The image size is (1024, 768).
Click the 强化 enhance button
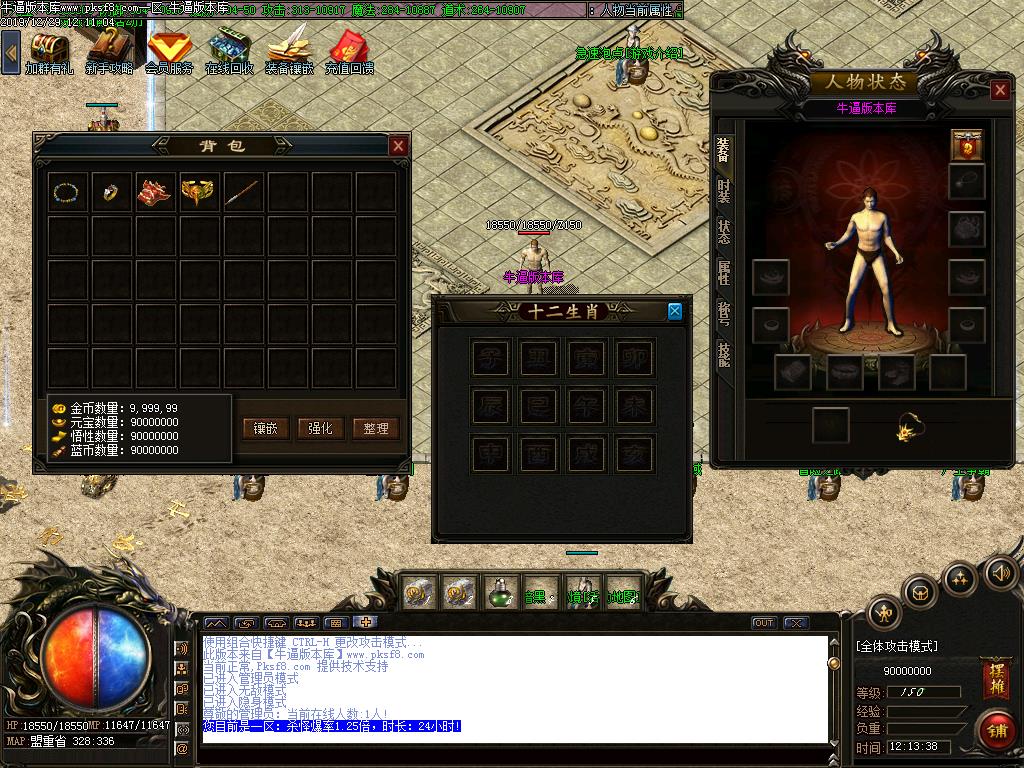321,428
